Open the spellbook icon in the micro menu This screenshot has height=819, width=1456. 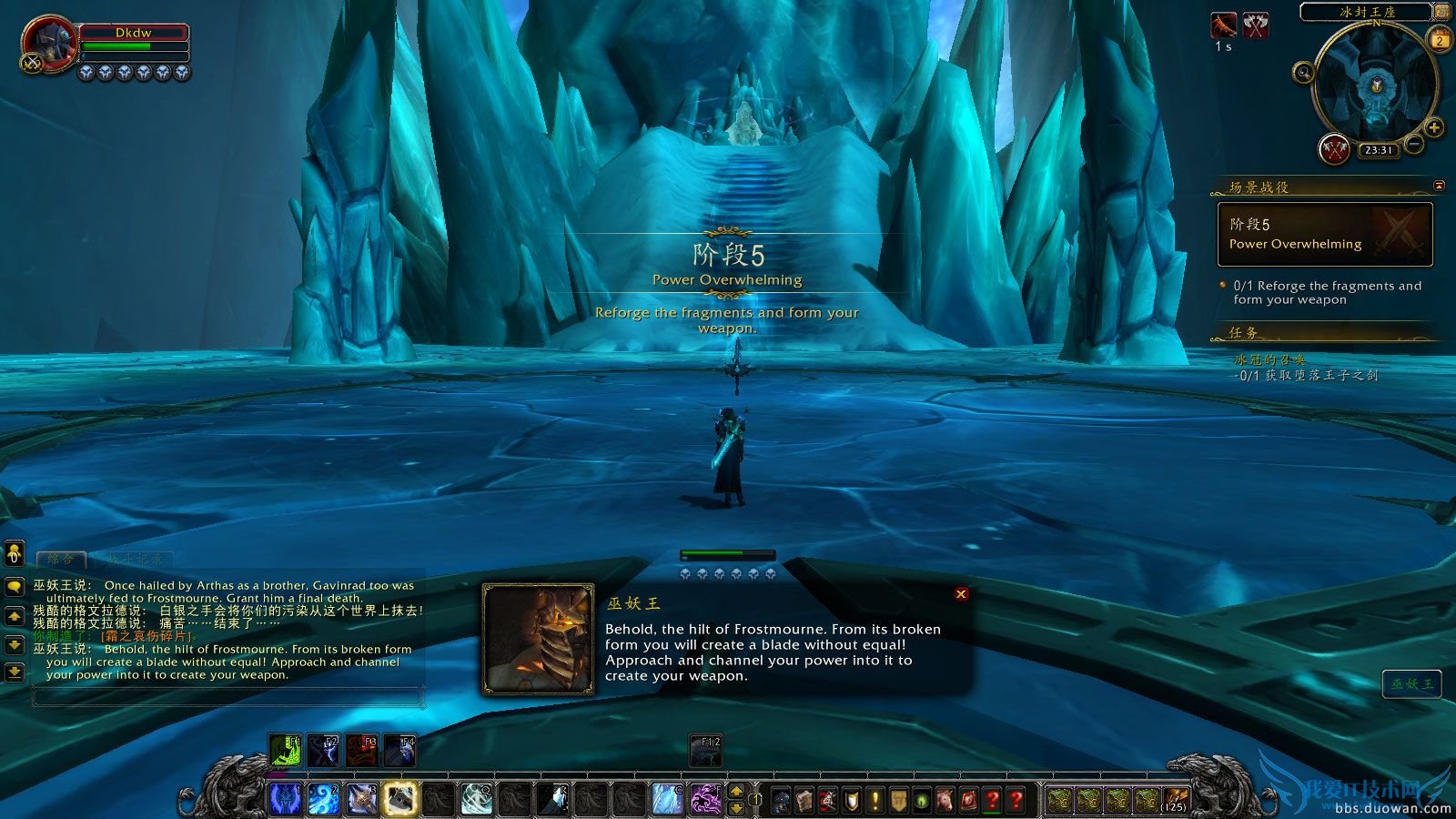point(804,799)
